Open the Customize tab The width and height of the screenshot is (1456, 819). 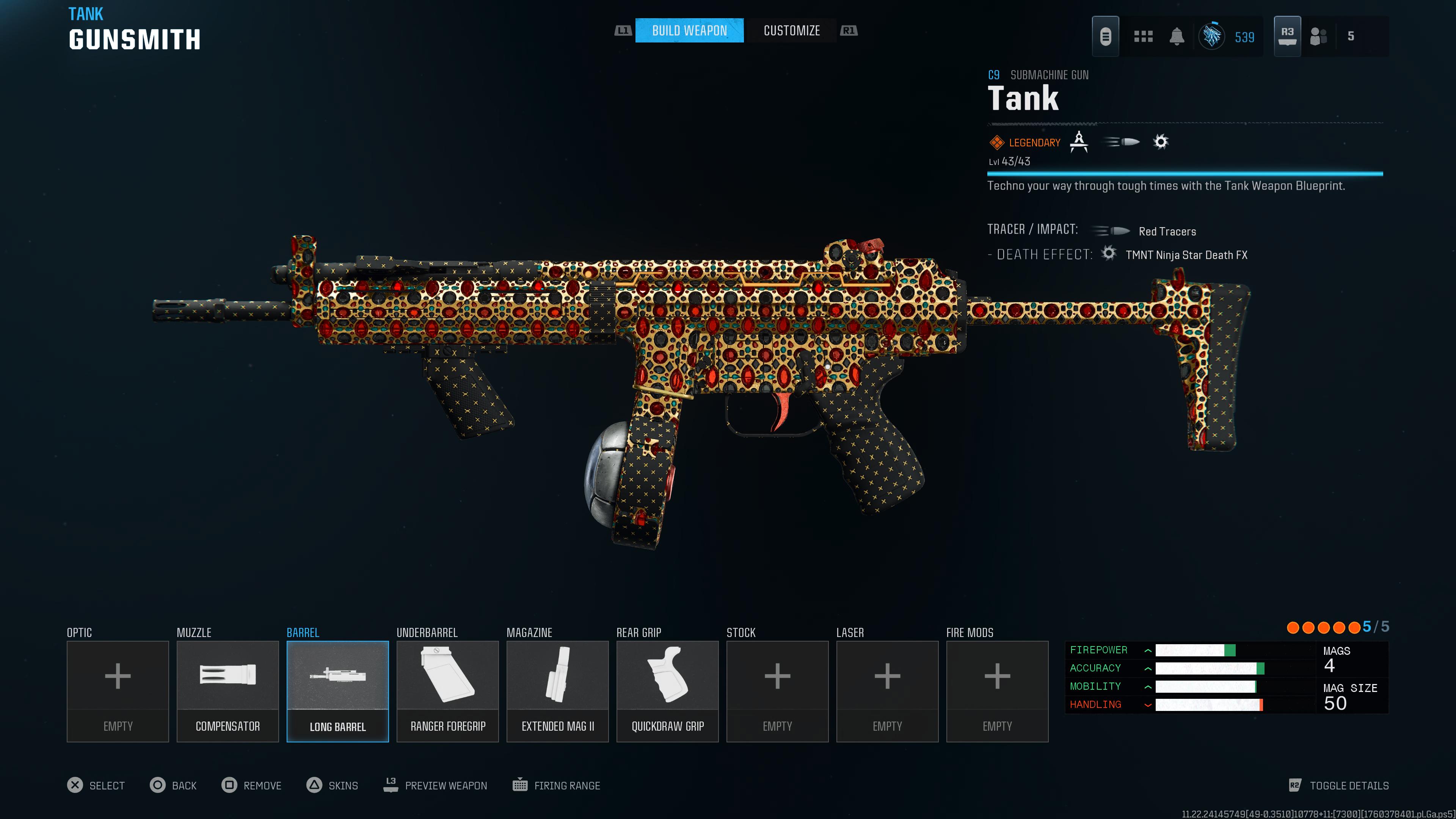pyautogui.click(x=791, y=30)
